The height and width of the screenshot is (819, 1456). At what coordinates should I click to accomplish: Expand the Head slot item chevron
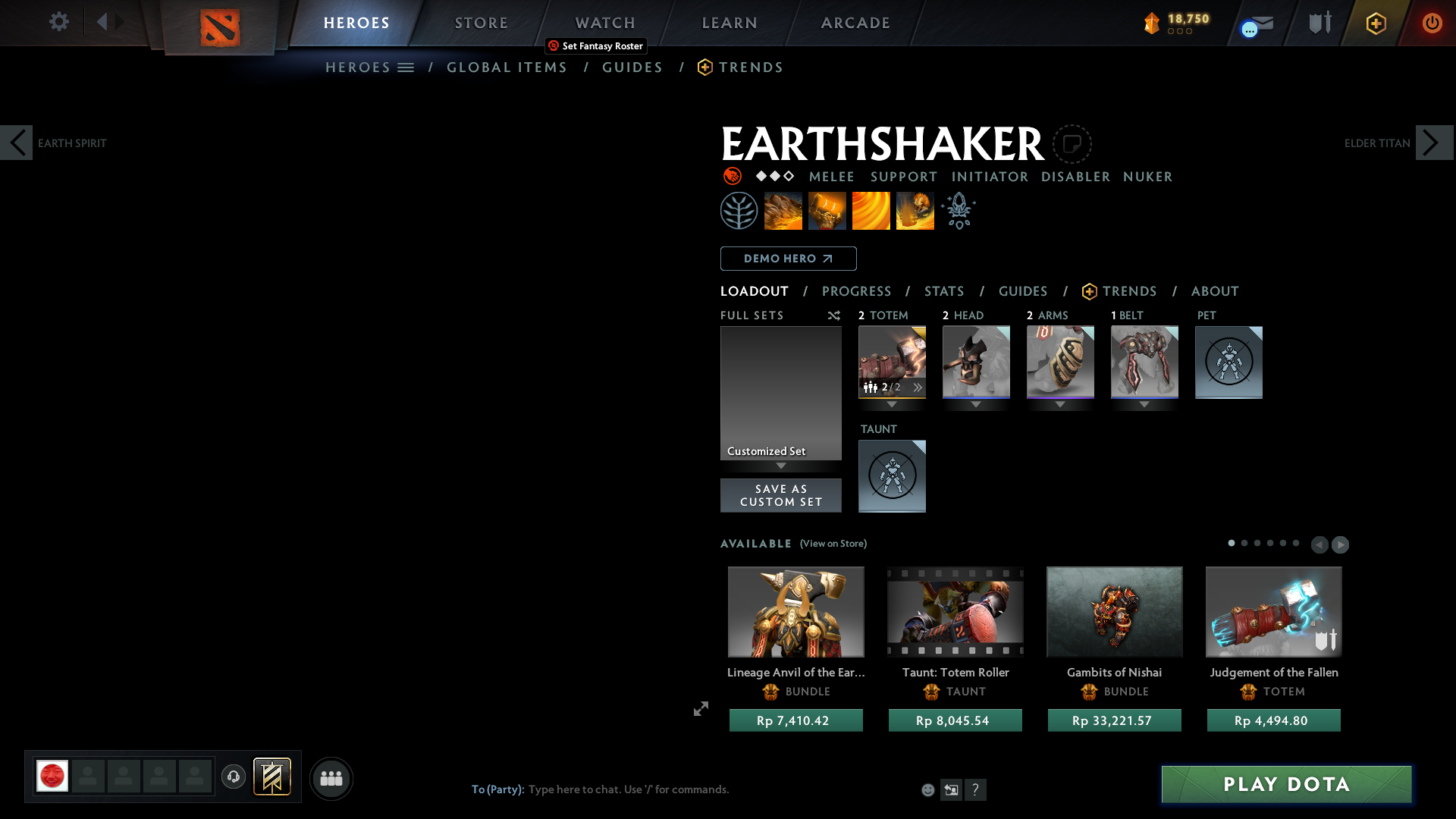(x=976, y=404)
